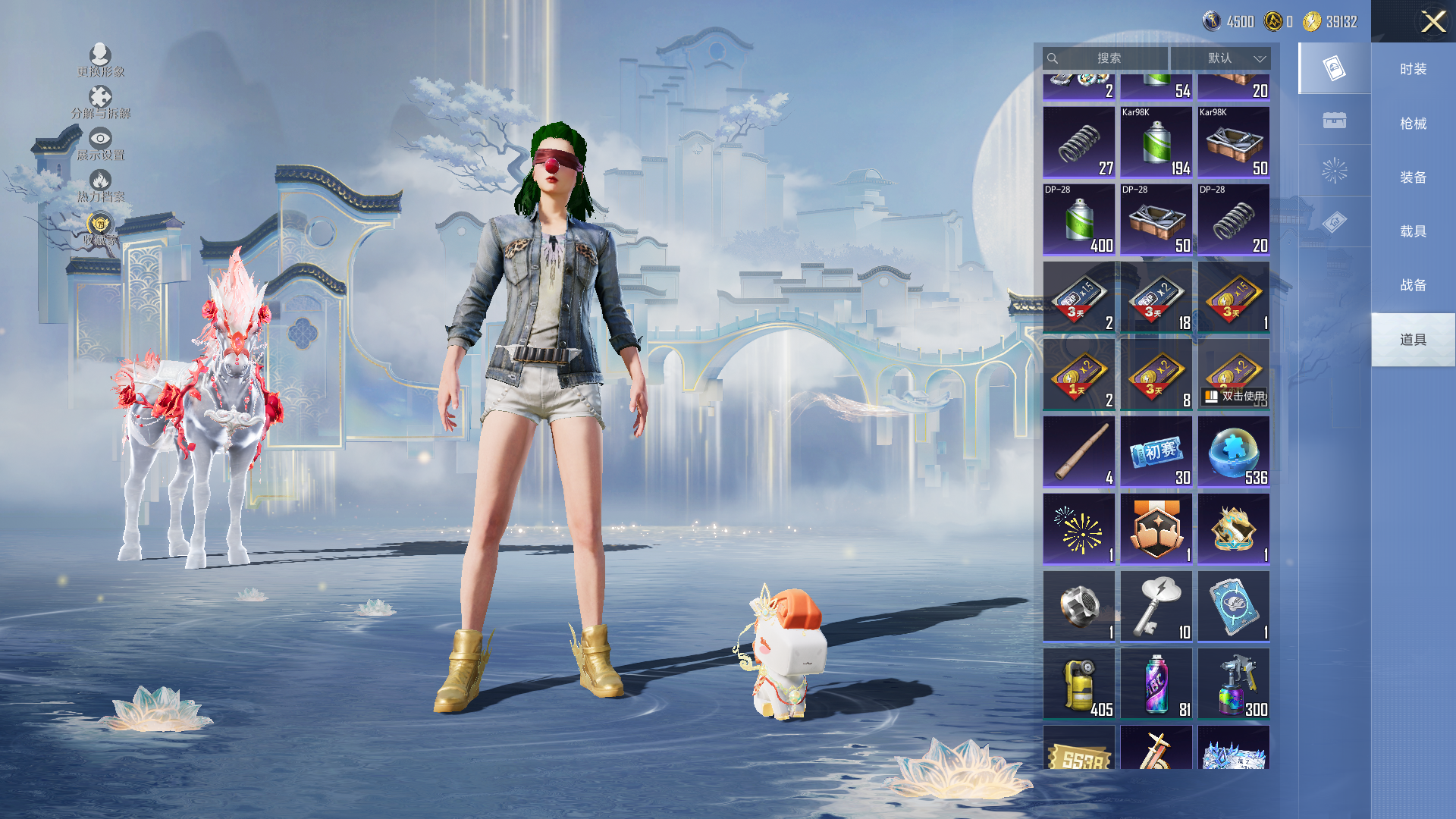Open 更换形象 change appearance option
The height and width of the screenshot is (819, 1456).
click(x=100, y=60)
